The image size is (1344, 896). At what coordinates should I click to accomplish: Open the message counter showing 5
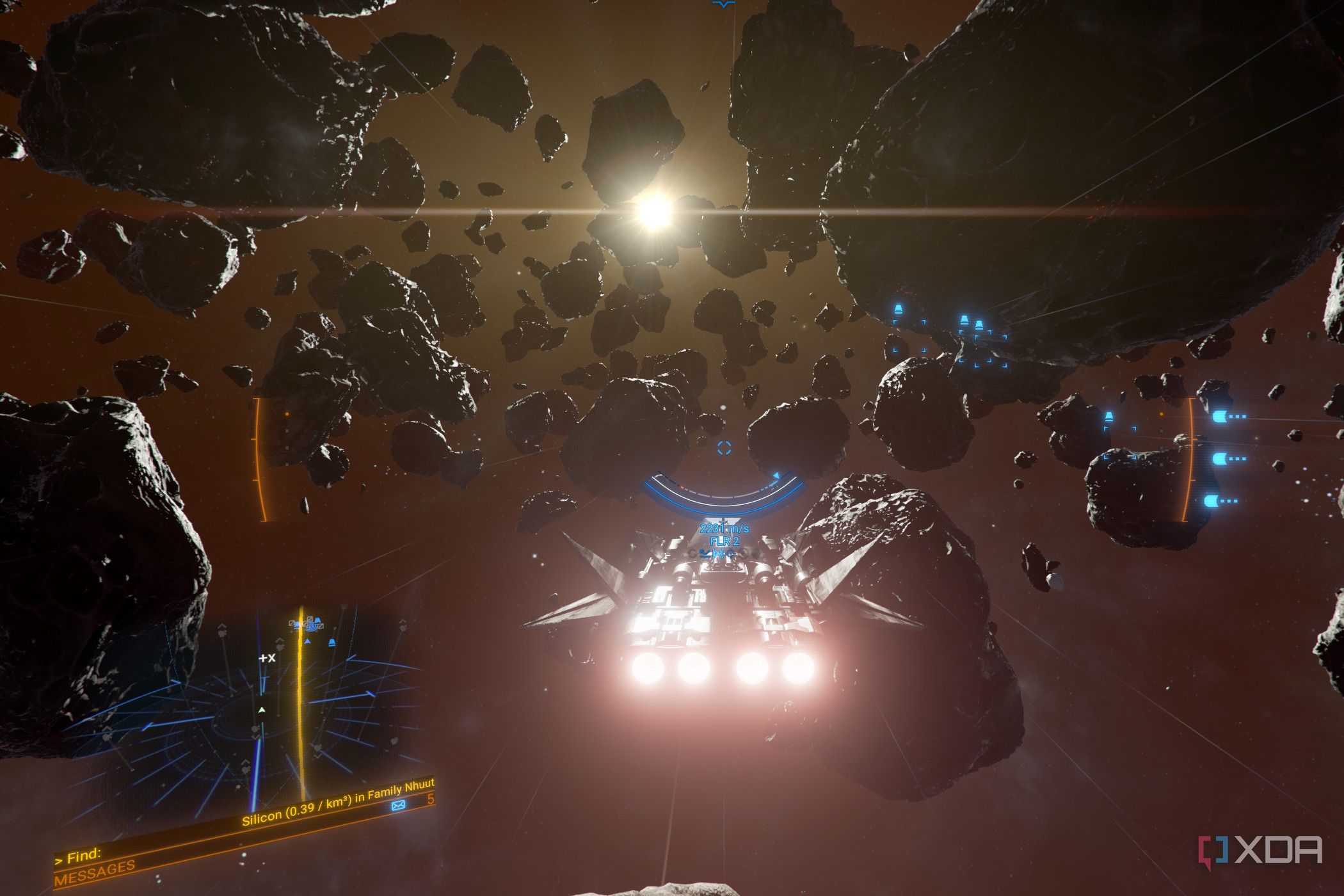point(431,799)
